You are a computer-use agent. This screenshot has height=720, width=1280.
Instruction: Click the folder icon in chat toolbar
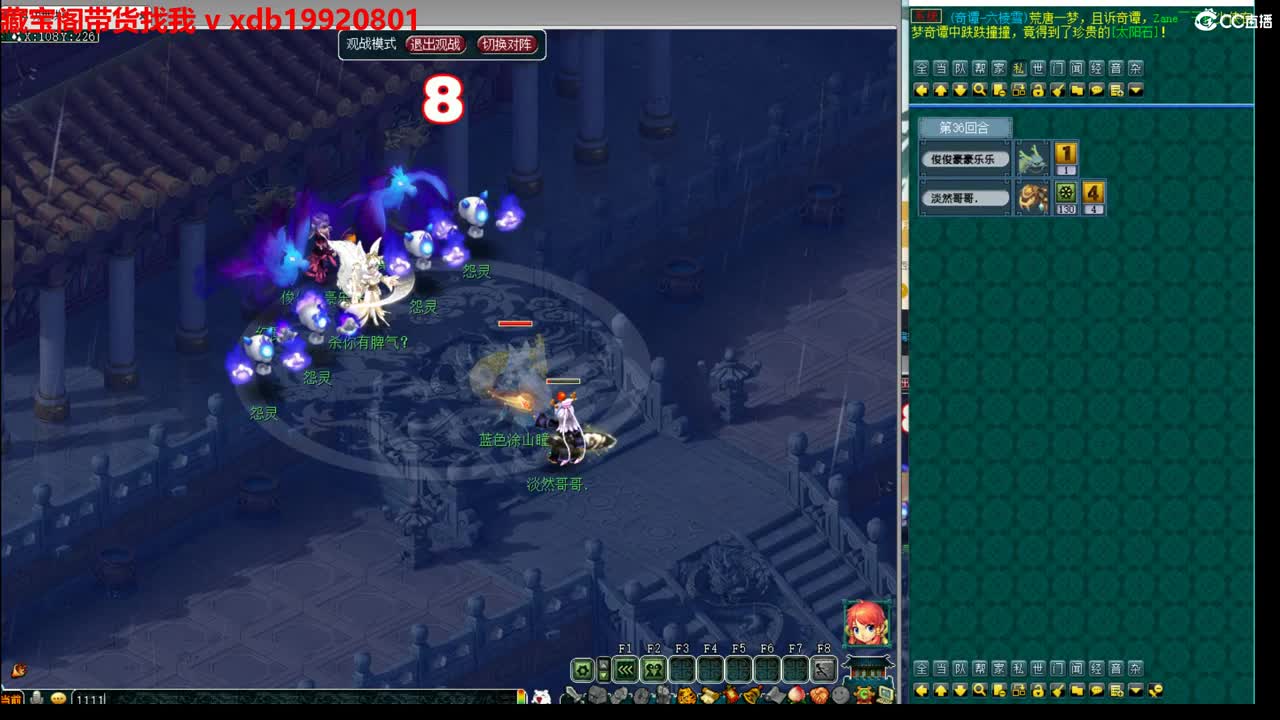1077,90
